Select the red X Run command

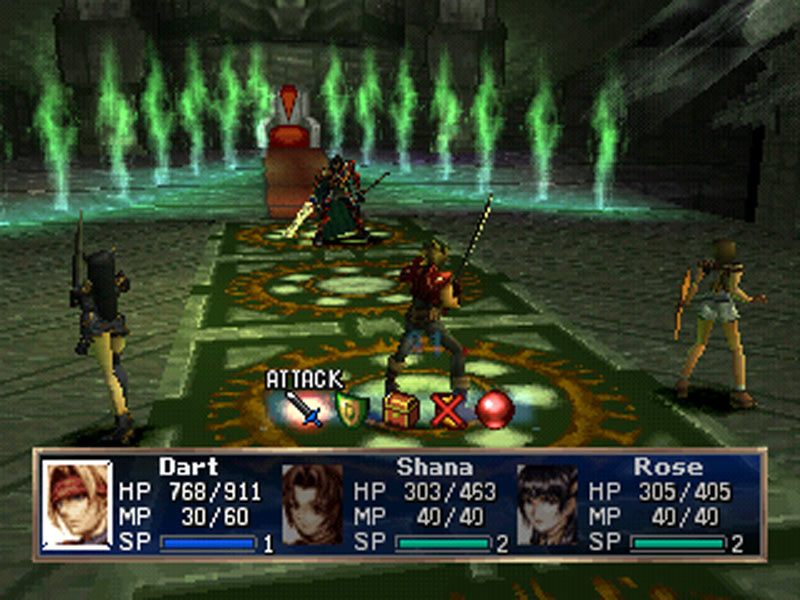[x=446, y=410]
